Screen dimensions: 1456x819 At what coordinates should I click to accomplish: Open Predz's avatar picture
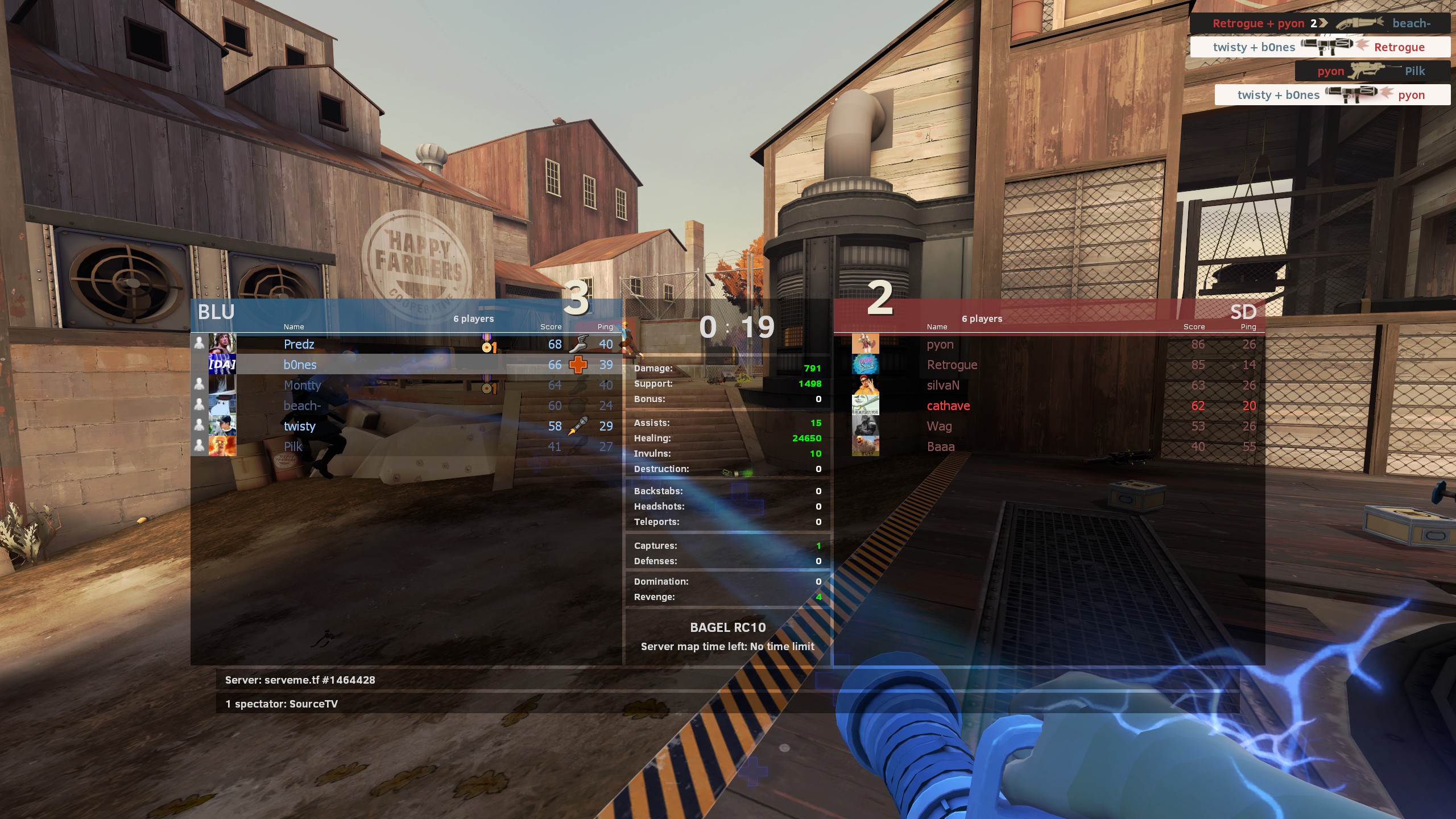coord(222,344)
